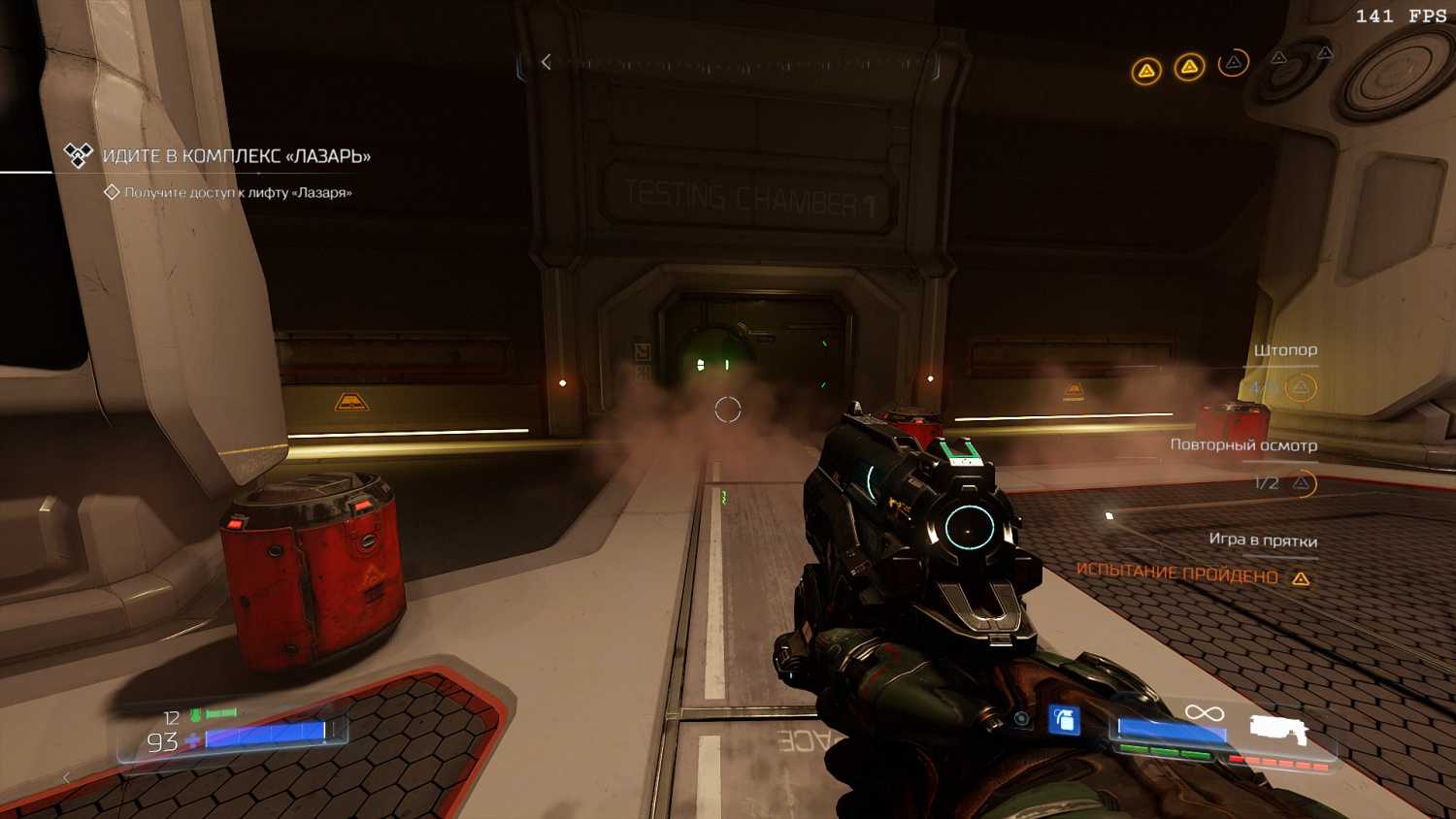1456x819 pixels.
Task: Select the «Штопор» challenge entry
Action: coord(1284,350)
